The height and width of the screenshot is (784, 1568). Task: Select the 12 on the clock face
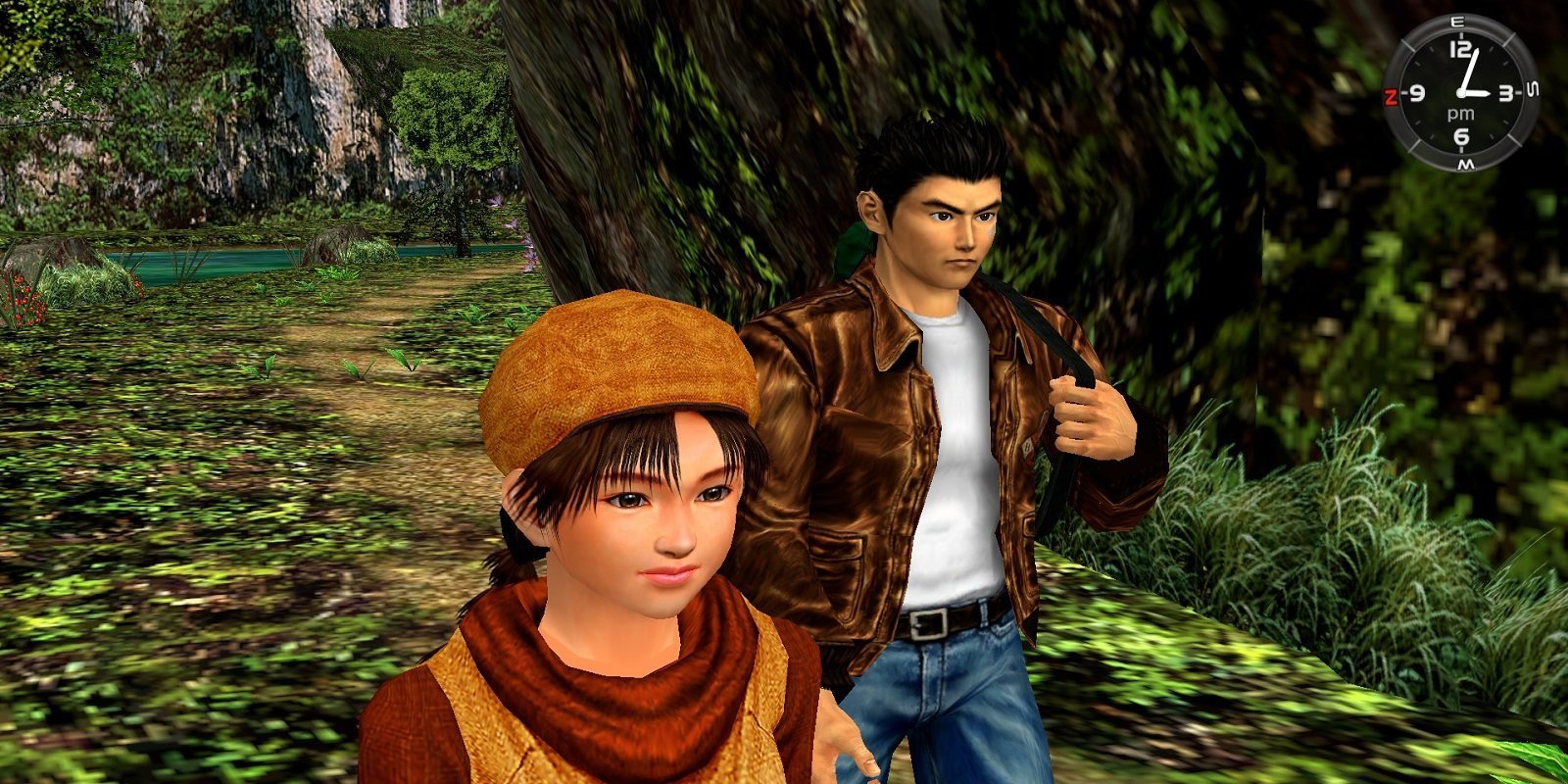tap(1460, 48)
